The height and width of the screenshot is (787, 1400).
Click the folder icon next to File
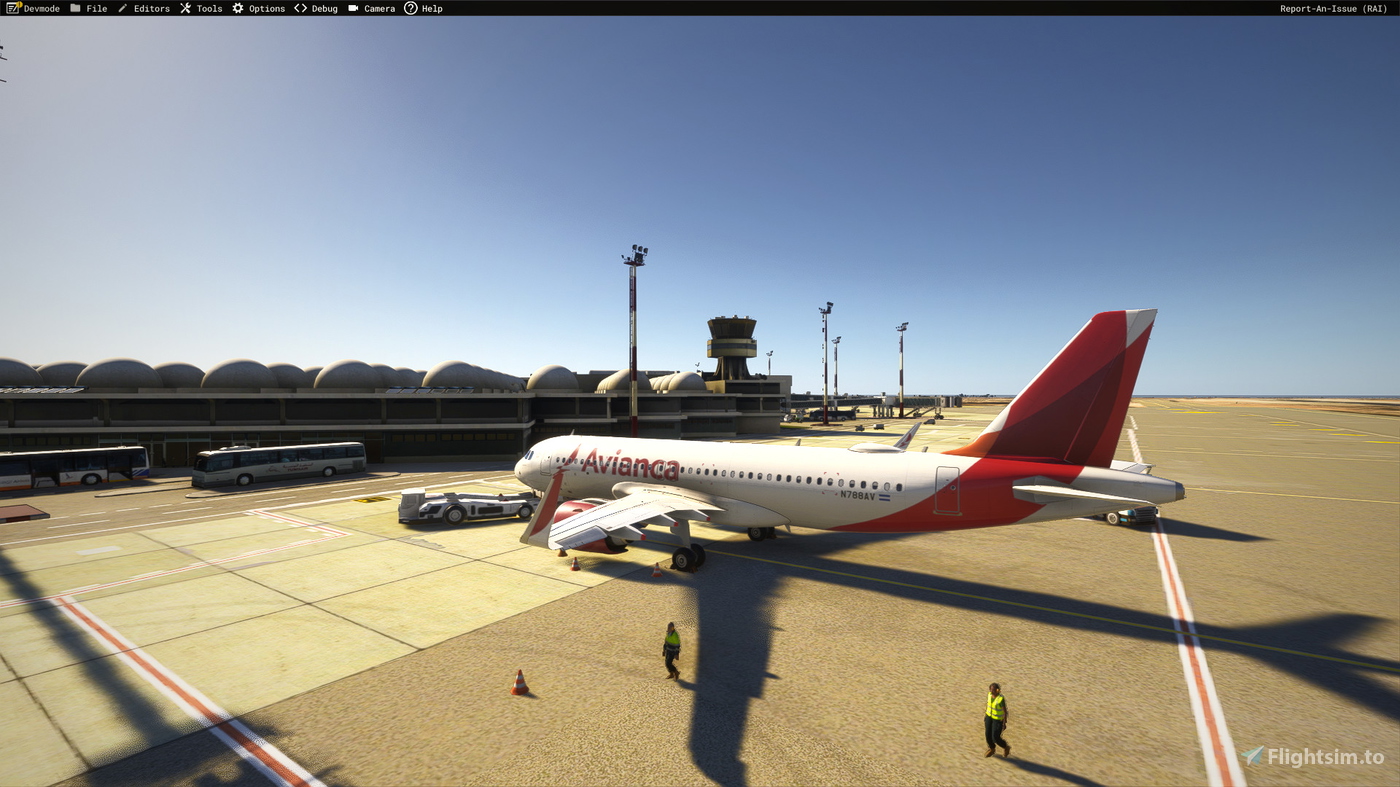pyautogui.click(x=74, y=8)
